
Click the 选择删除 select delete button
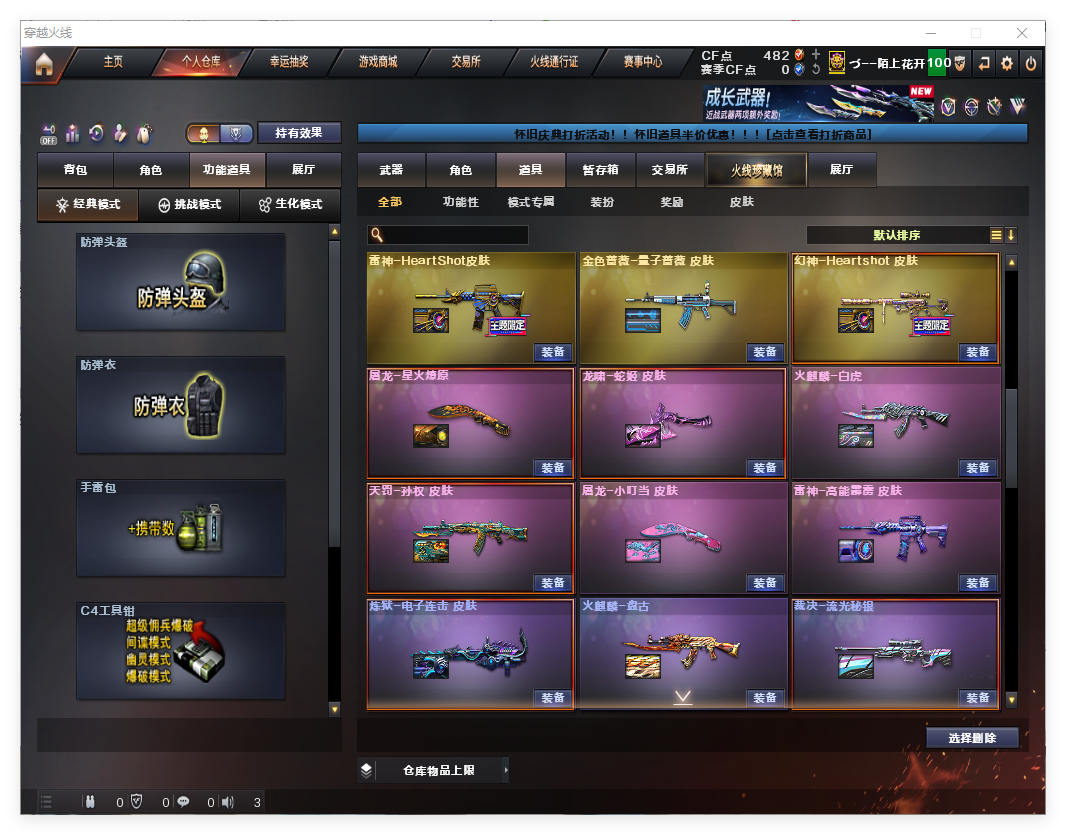coord(971,738)
